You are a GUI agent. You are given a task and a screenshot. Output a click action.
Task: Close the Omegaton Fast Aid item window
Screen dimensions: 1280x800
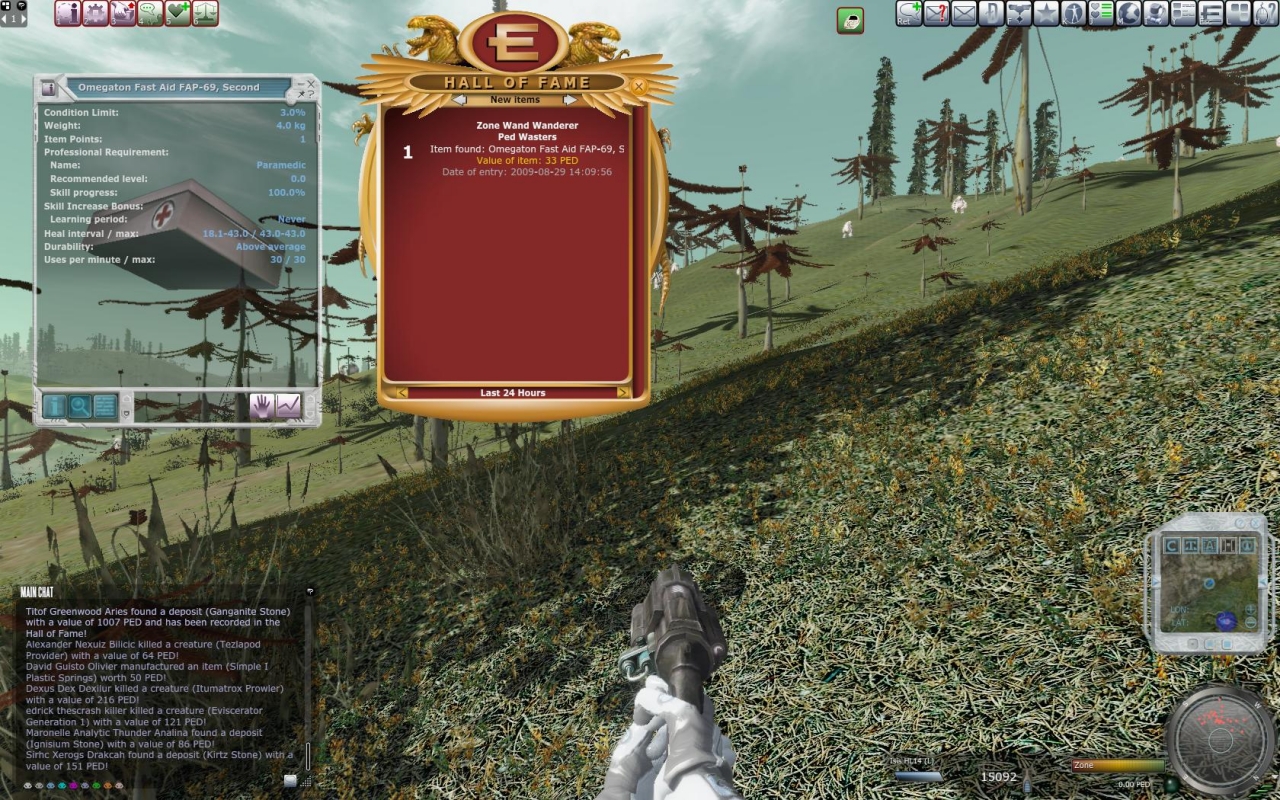coord(310,85)
